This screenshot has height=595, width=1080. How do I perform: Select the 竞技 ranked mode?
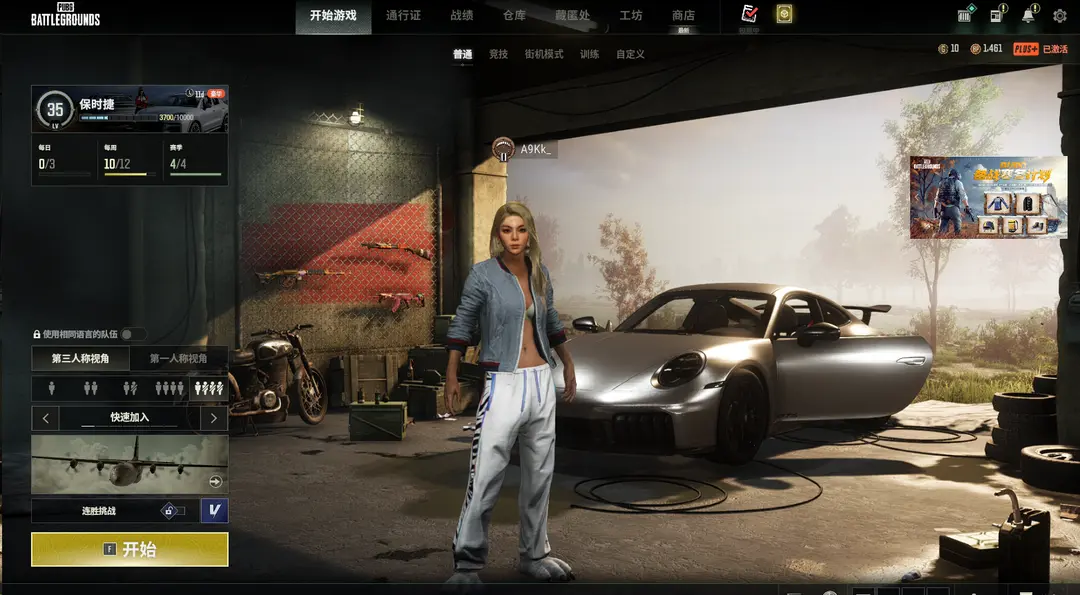(x=498, y=54)
